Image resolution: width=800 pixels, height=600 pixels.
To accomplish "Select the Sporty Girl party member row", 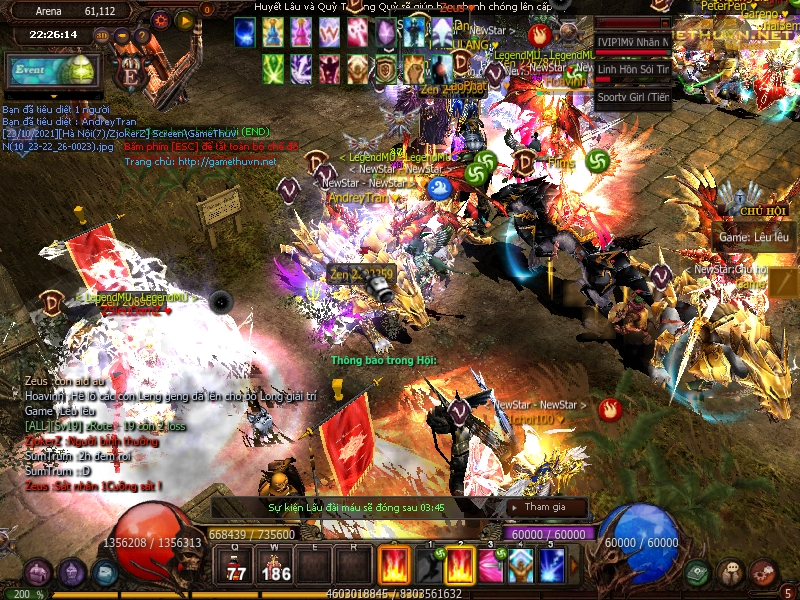I will click(632, 97).
